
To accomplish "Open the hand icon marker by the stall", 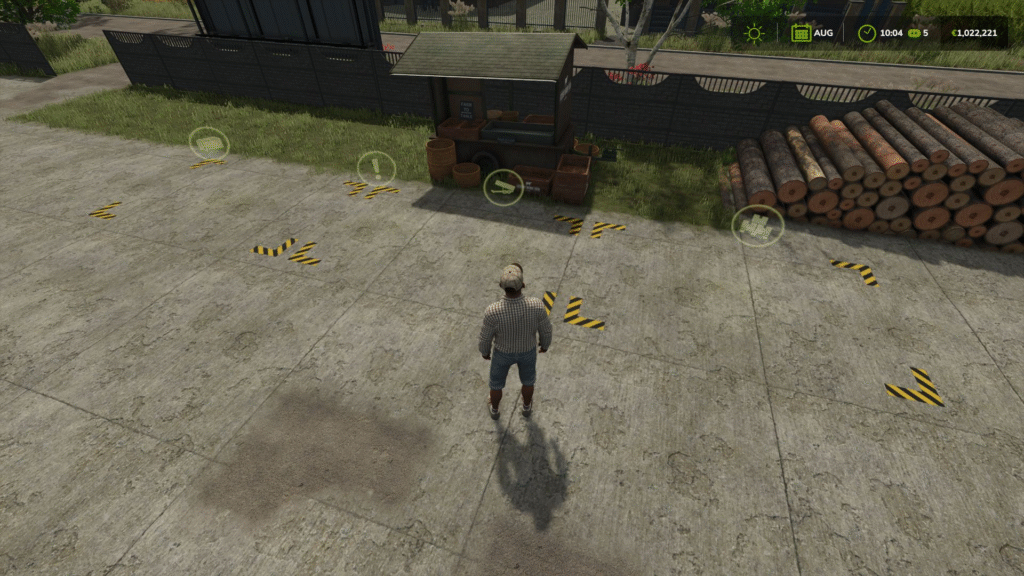I will tap(503, 187).
